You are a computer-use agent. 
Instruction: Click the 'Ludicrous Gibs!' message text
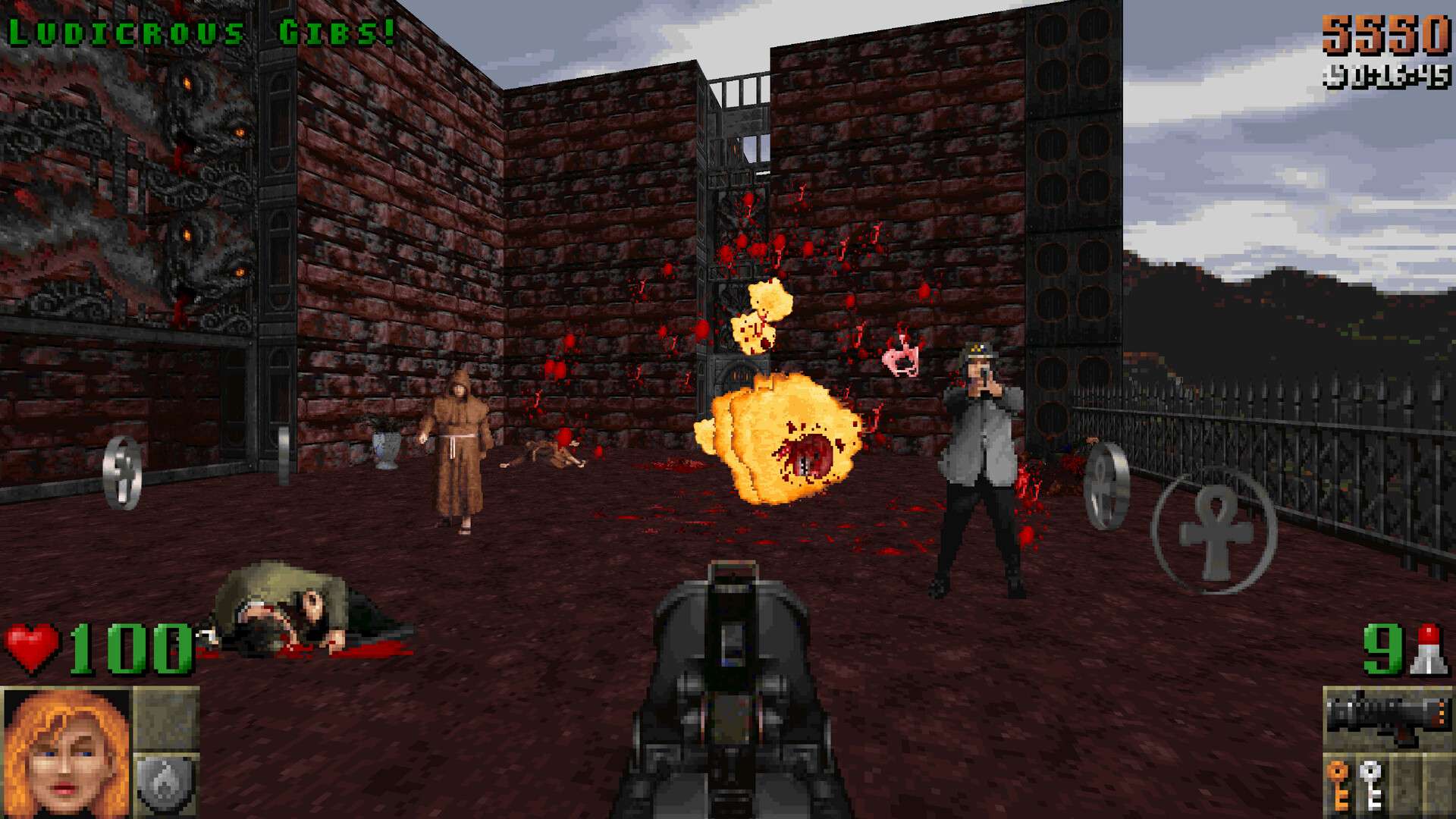pos(201,29)
